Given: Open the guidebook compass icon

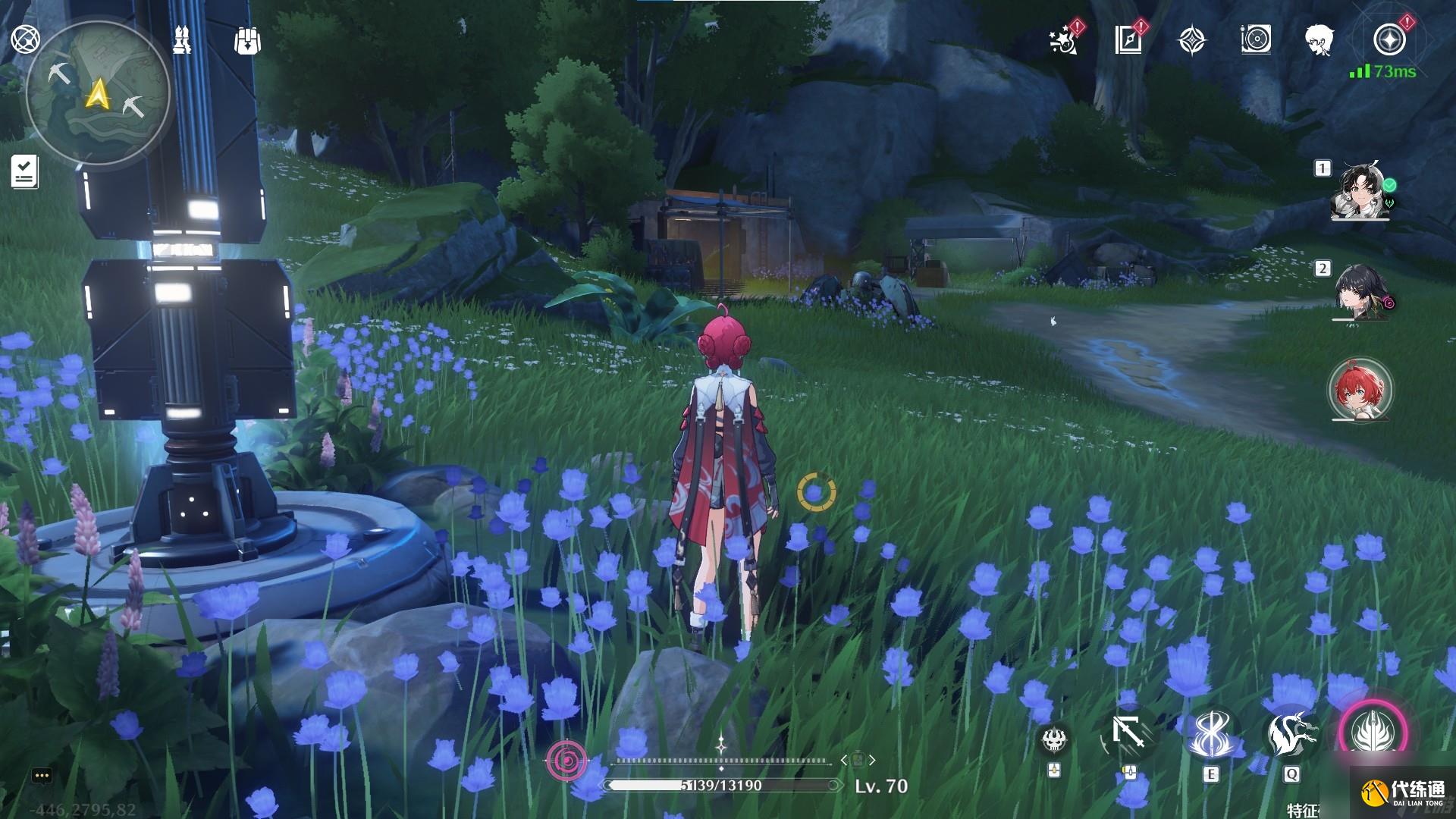Looking at the screenshot, I should 1128,40.
